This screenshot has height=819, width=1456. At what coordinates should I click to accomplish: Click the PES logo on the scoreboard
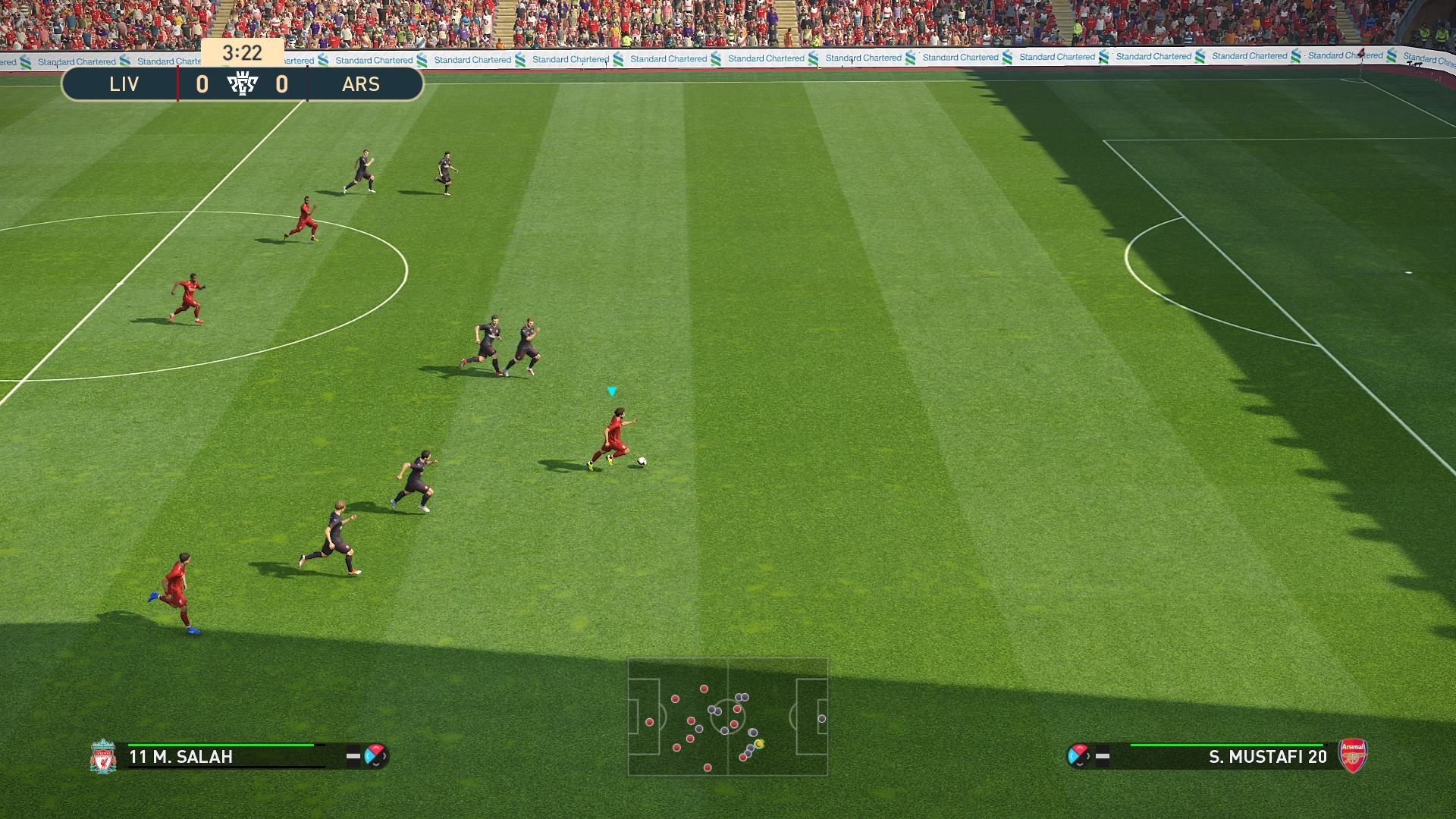tap(243, 84)
